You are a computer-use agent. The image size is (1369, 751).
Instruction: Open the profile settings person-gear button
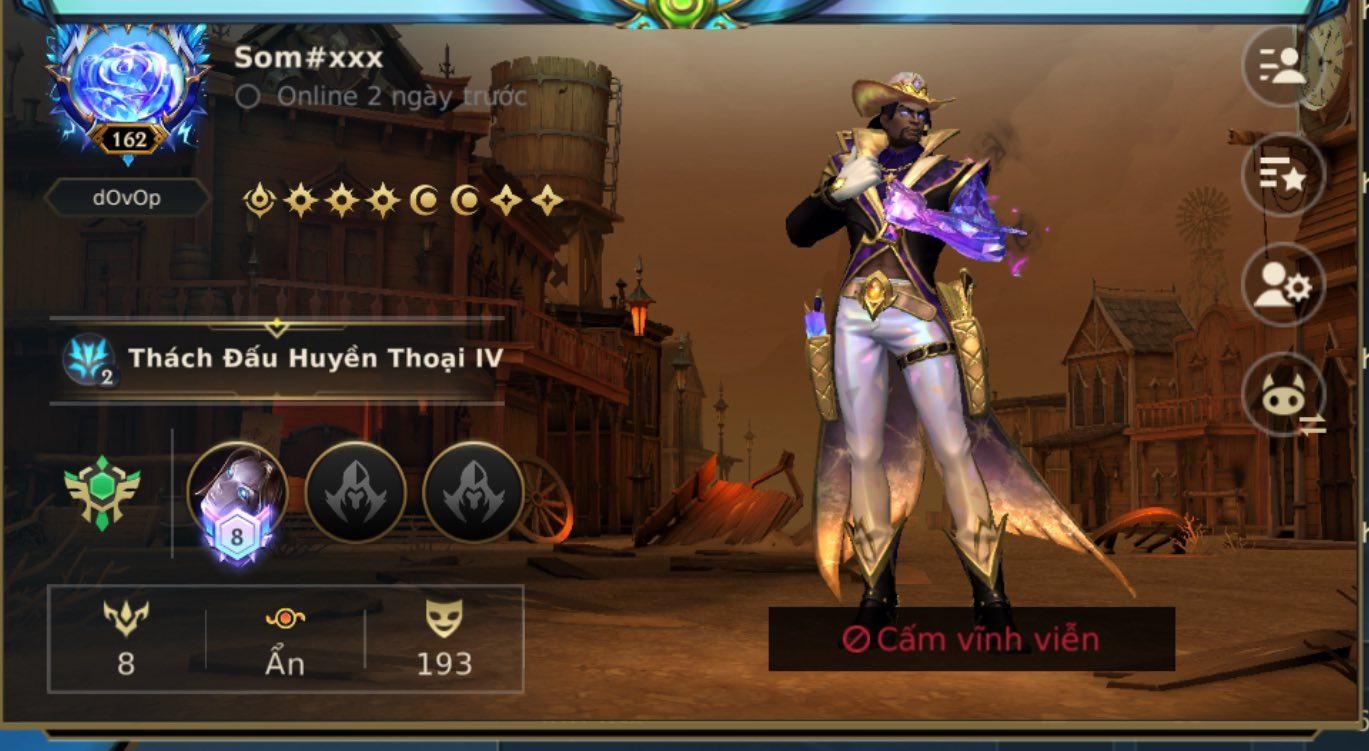1282,286
